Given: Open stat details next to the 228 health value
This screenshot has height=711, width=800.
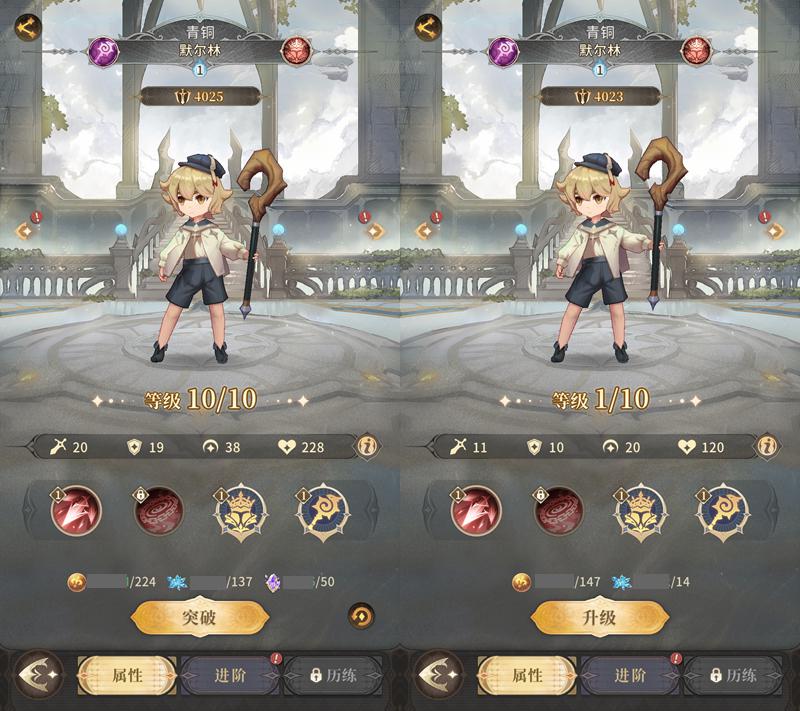Looking at the screenshot, I should pos(368,446).
